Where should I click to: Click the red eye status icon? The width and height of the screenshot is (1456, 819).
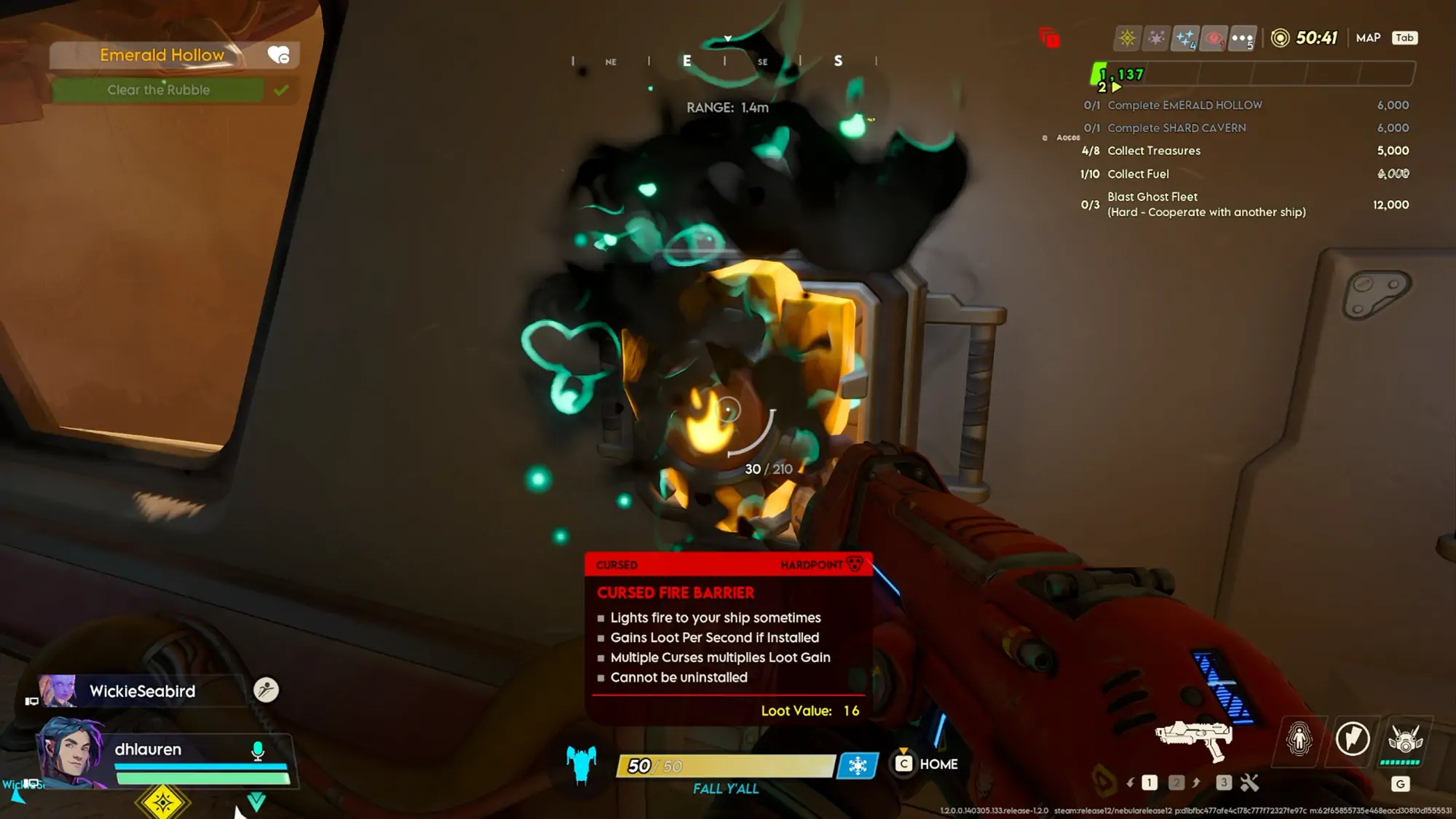pos(1214,38)
